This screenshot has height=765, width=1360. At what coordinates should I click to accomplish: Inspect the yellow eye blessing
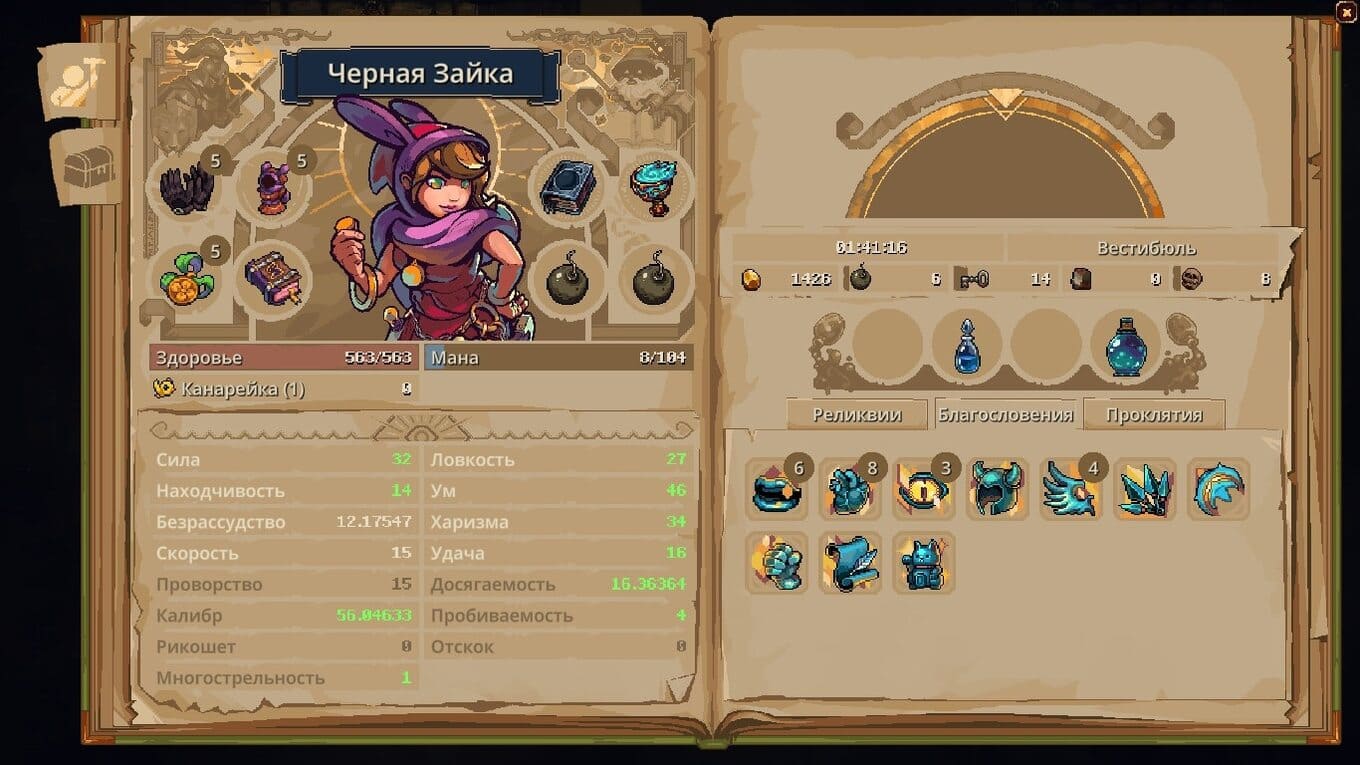click(x=924, y=490)
